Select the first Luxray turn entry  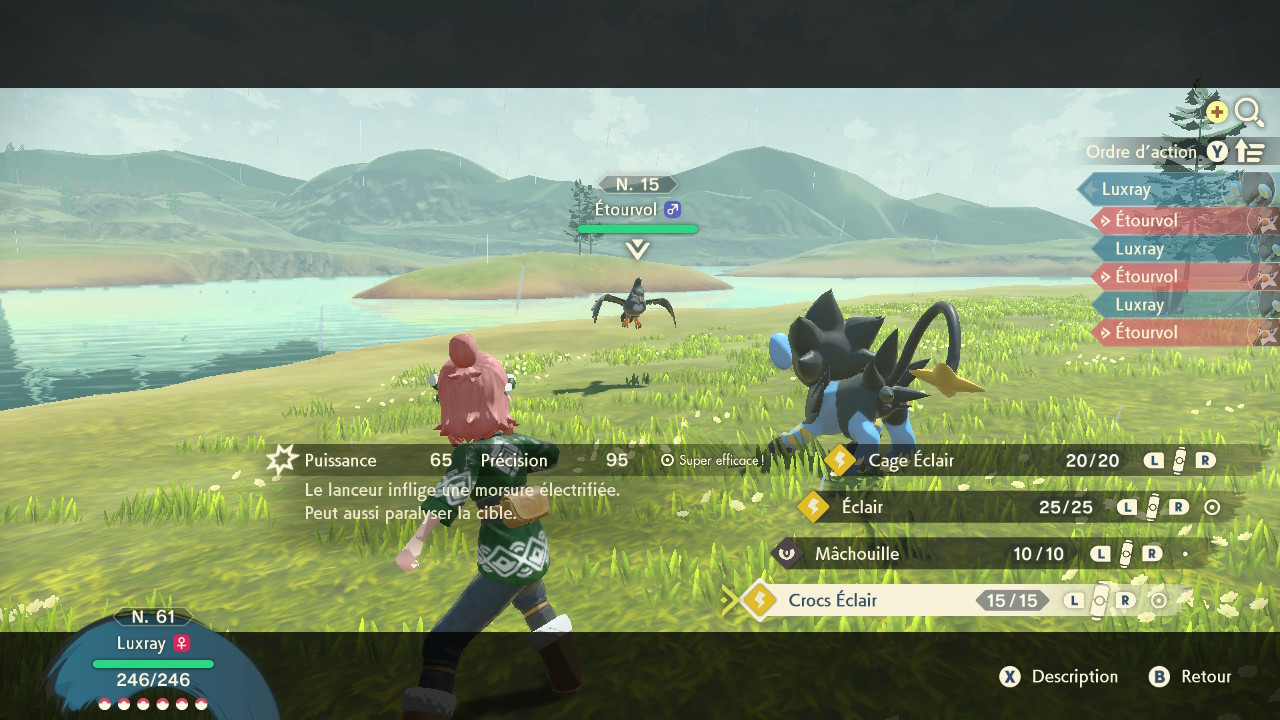(1126, 189)
